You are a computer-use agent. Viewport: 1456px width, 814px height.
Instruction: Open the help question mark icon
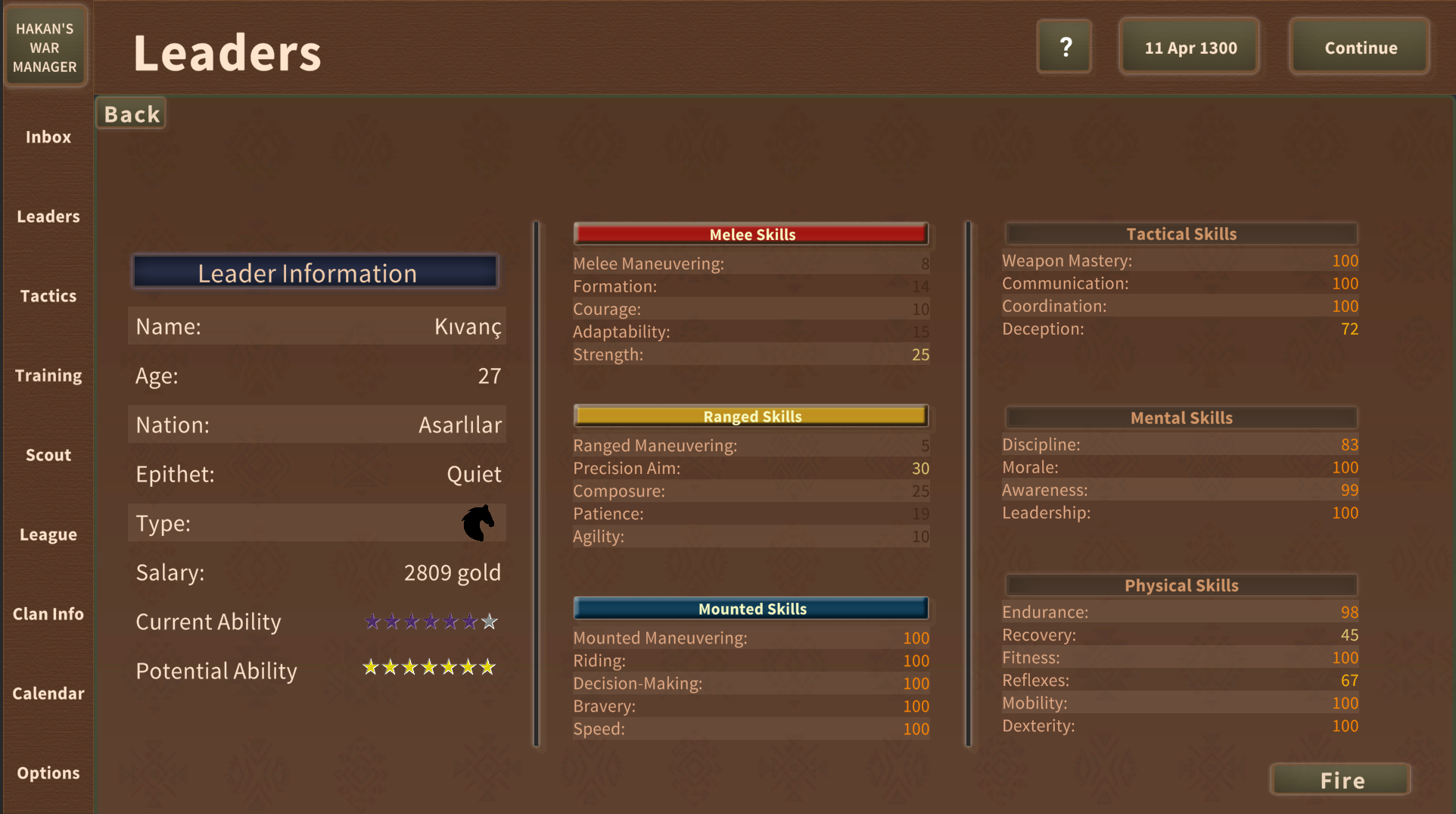coord(1064,46)
